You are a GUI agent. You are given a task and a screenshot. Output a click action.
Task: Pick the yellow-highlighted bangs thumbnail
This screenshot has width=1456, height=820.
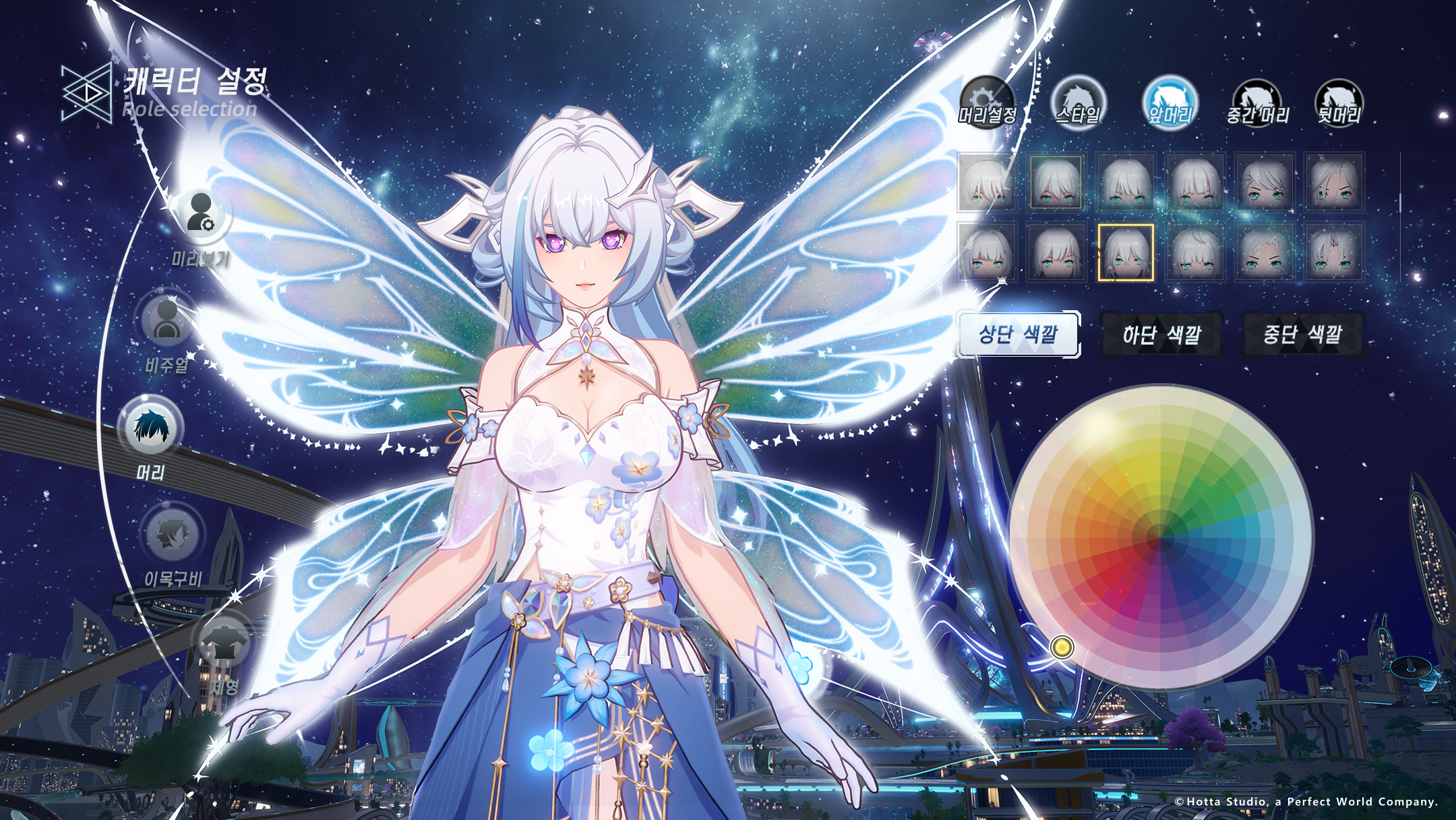[x=1126, y=252]
